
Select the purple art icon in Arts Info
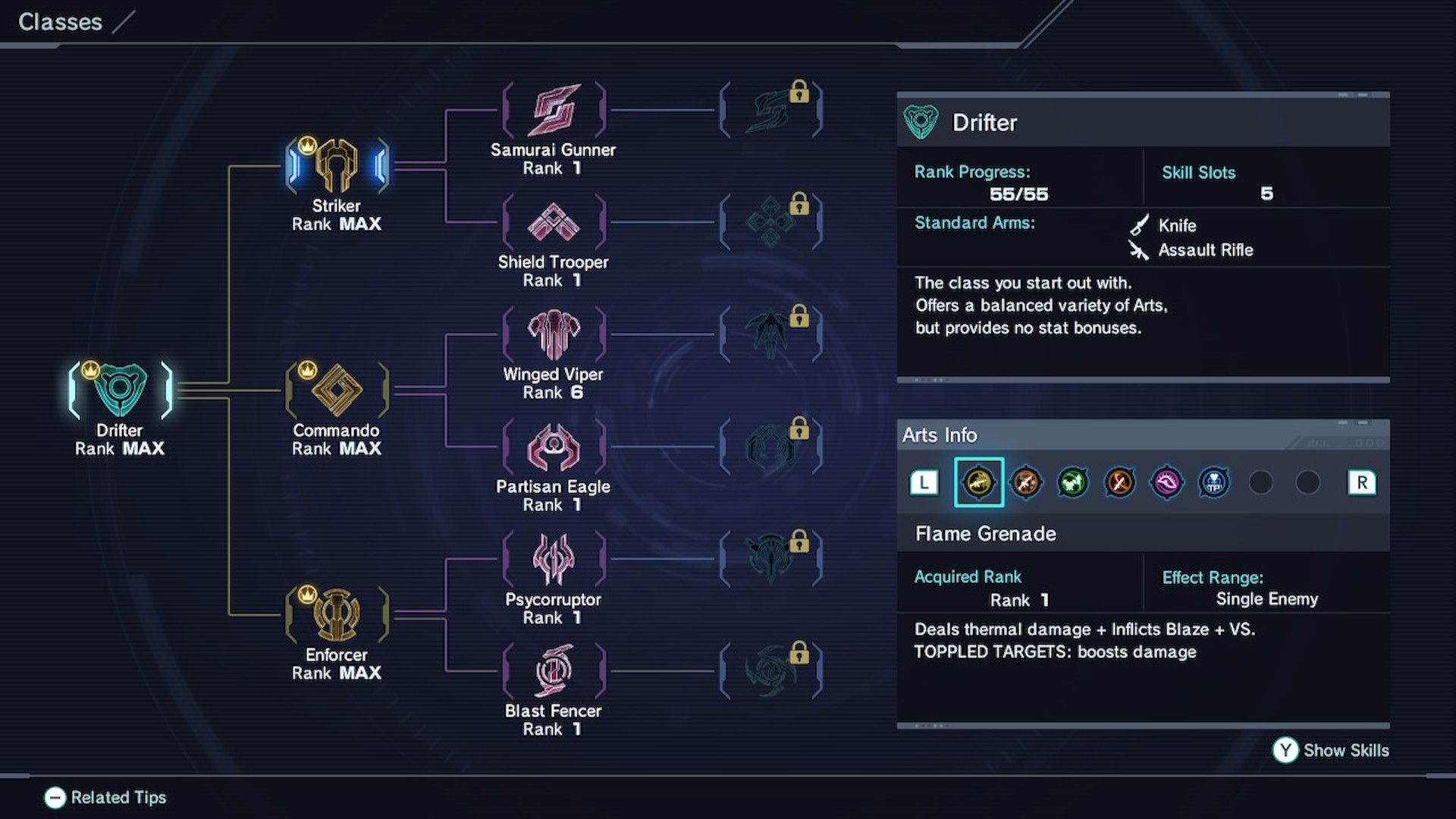point(1167,482)
